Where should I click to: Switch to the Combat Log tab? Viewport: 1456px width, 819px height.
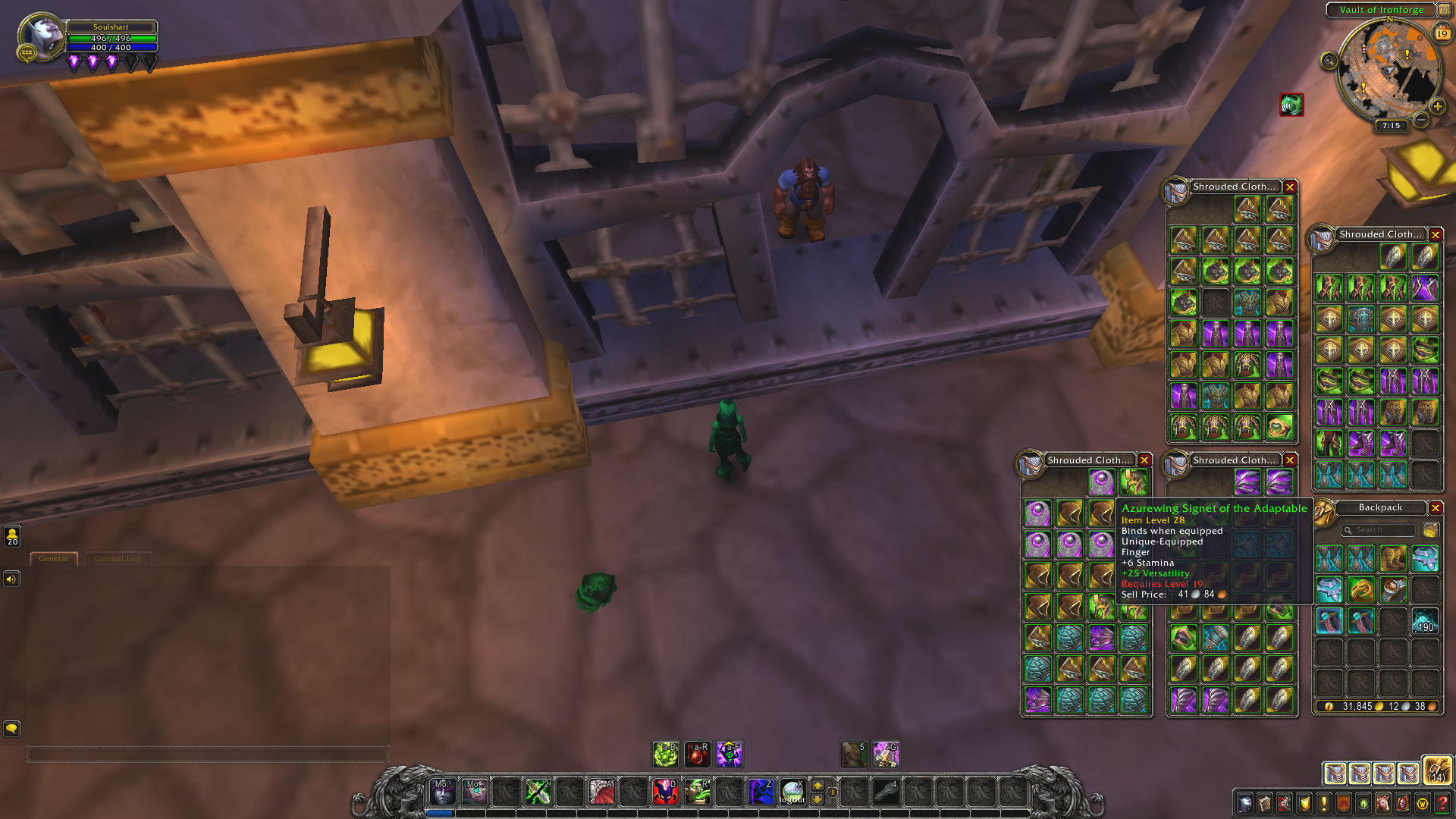point(118,559)
